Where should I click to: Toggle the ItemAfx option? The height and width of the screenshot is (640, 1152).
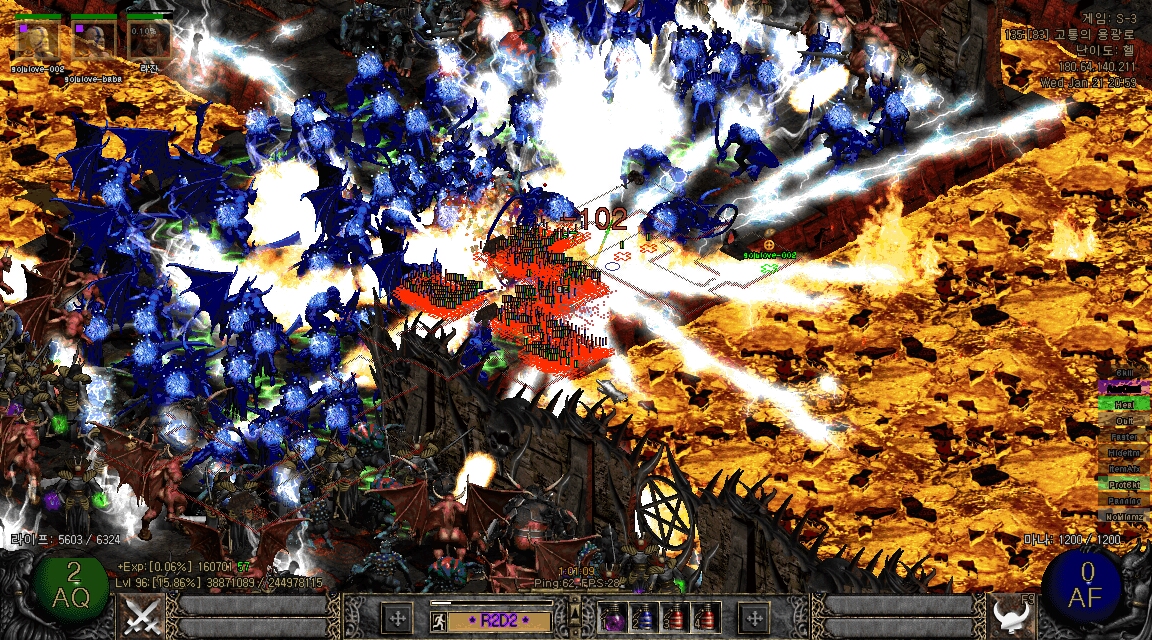[x=1124, y=468]
